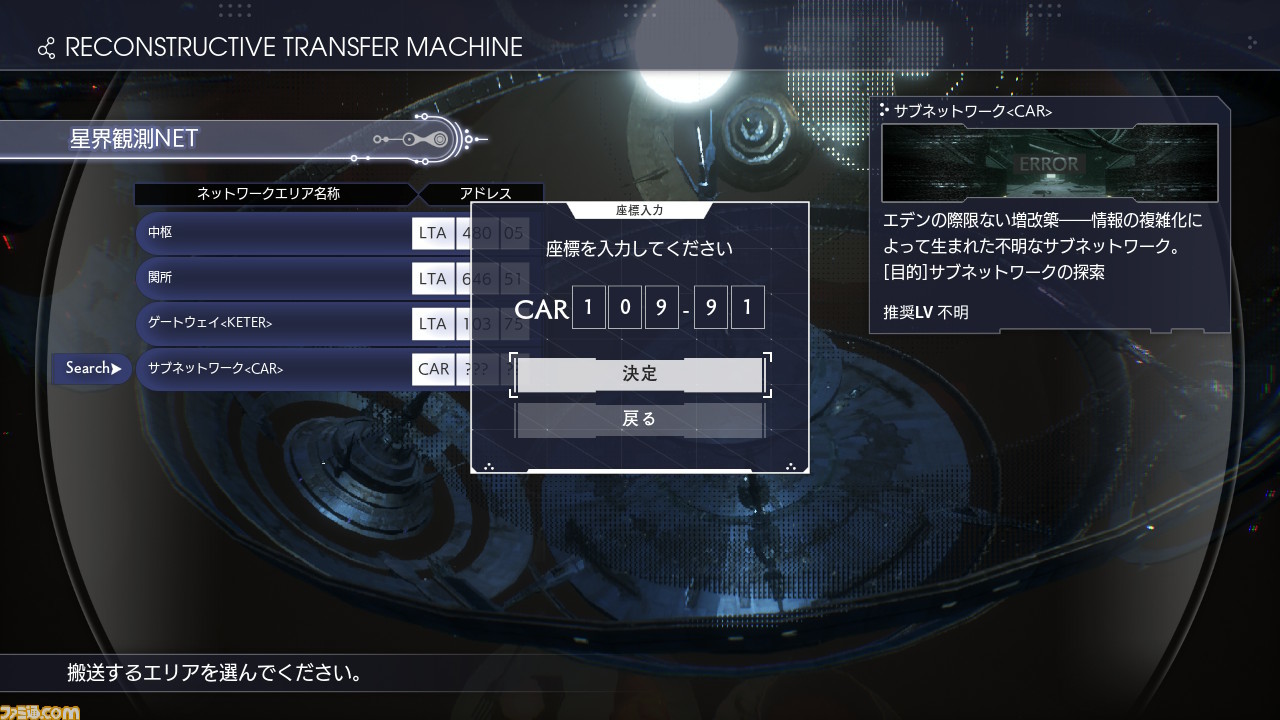This screenshot has height=720, width=1280.
Task: Select the ゲートウェイ<KETER> row
Action: [x=273, y=324]
